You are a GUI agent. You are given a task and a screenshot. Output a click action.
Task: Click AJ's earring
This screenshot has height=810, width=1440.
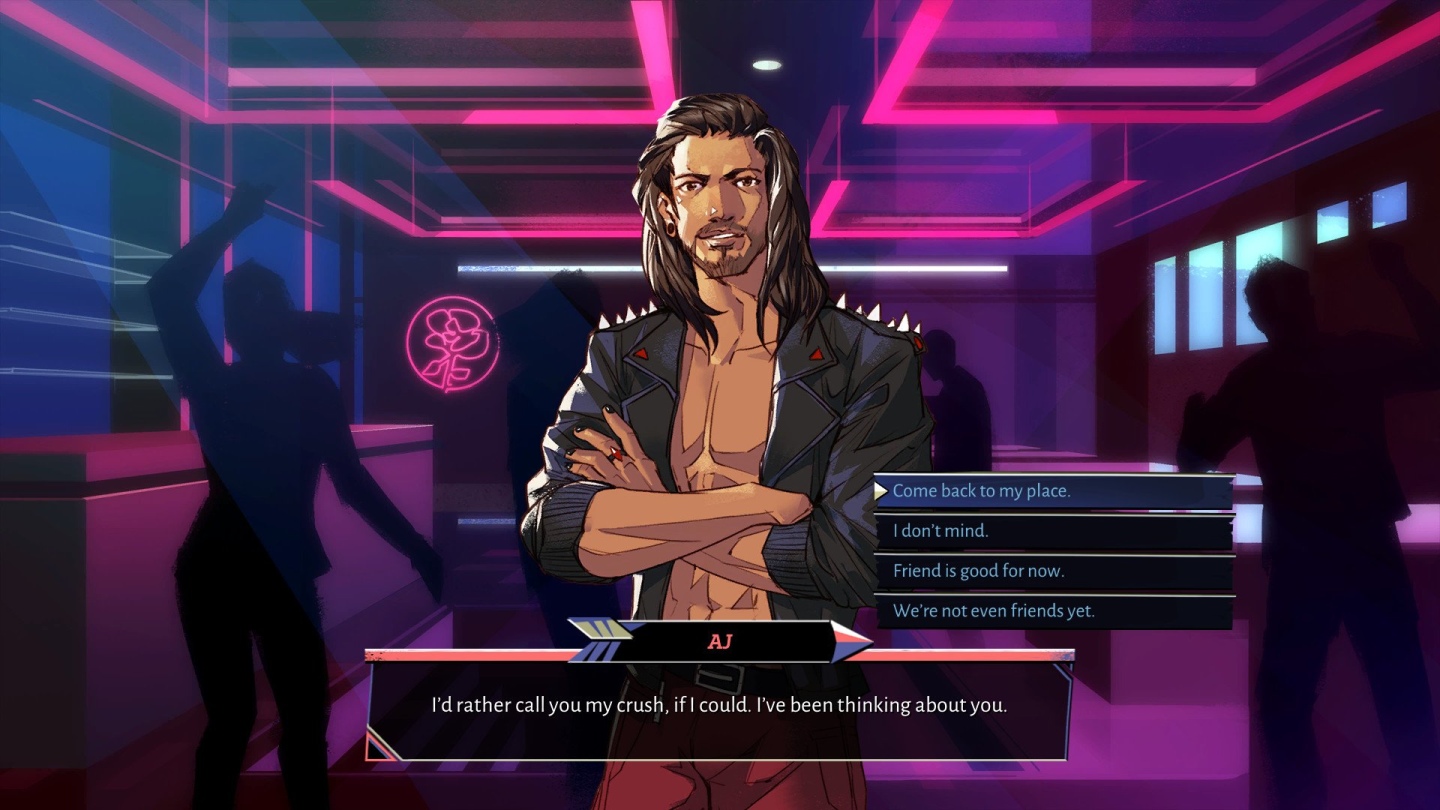click(671, 227)
